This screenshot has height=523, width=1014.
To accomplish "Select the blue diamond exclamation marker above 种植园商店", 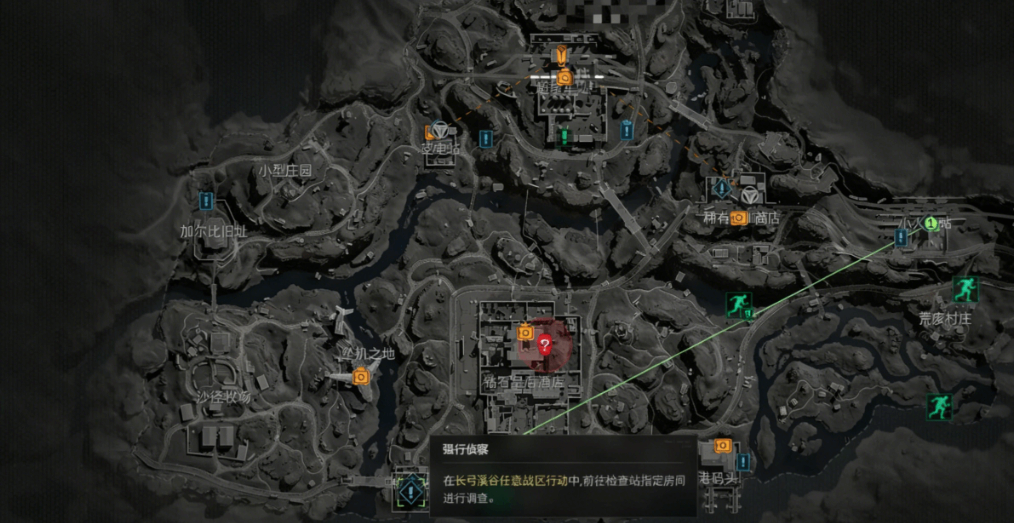I will 722,187.
